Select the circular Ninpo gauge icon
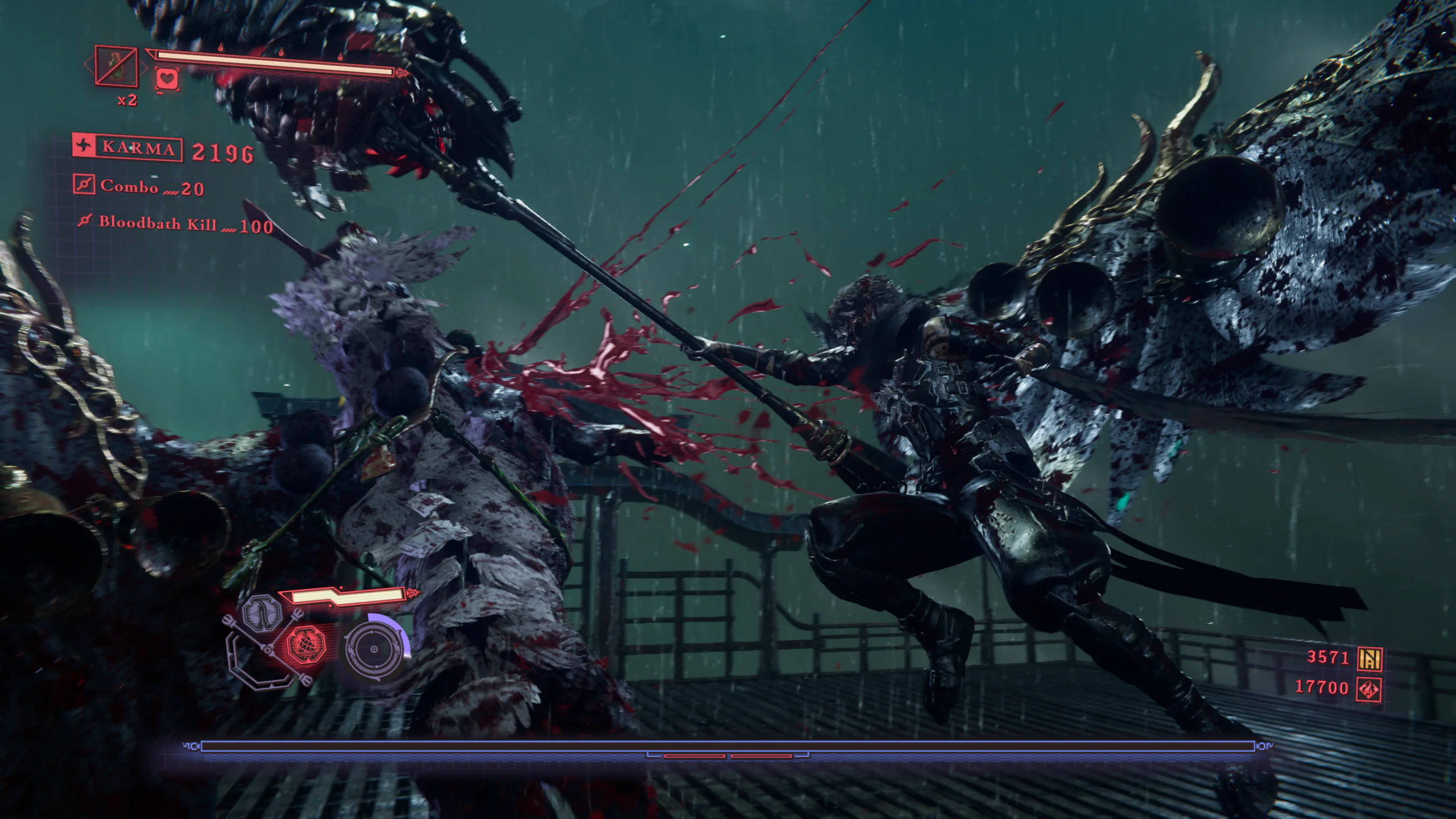 point(374,649)
